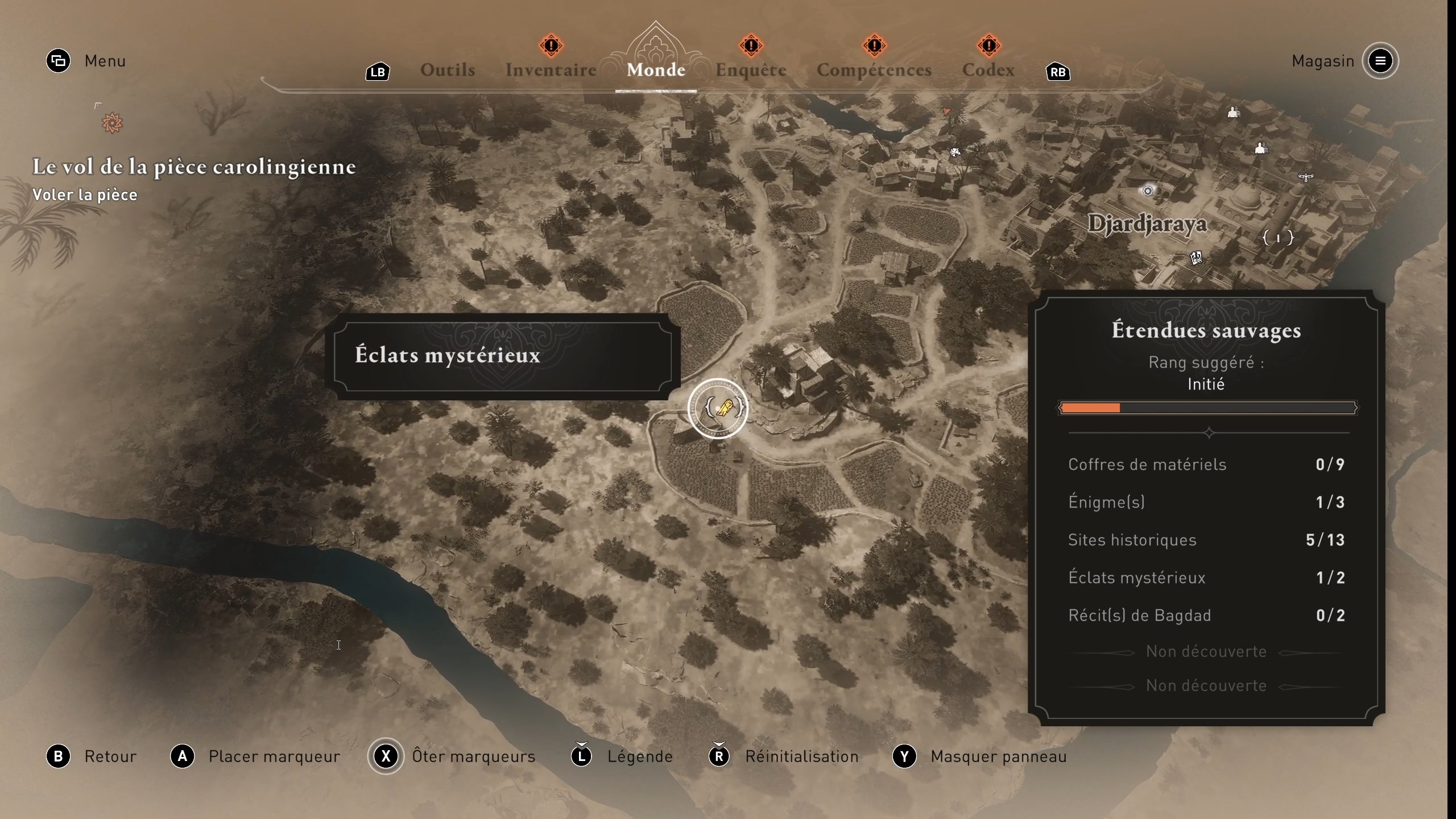Open the Codex section

(x=988, y=69)
